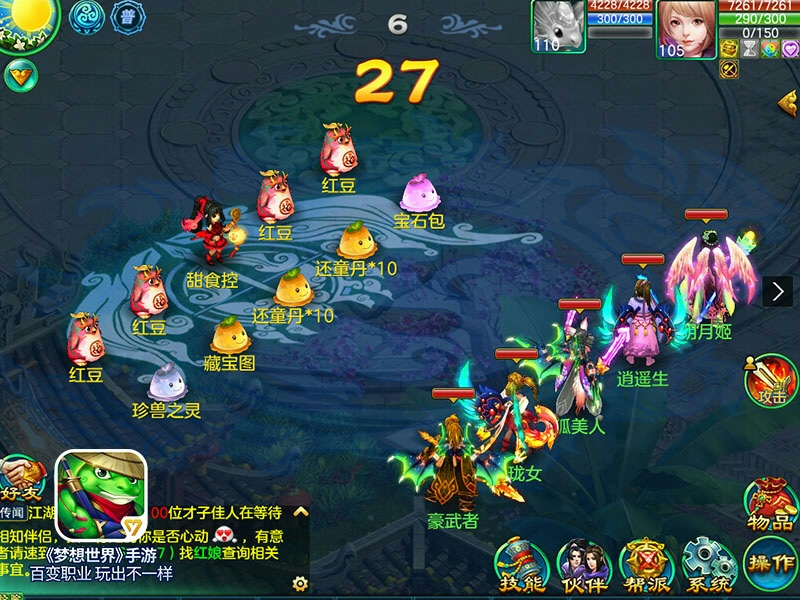The image size is (800, 600).
Task: Open the 伙伴 companions menu
Action: [x=582, y=566]
